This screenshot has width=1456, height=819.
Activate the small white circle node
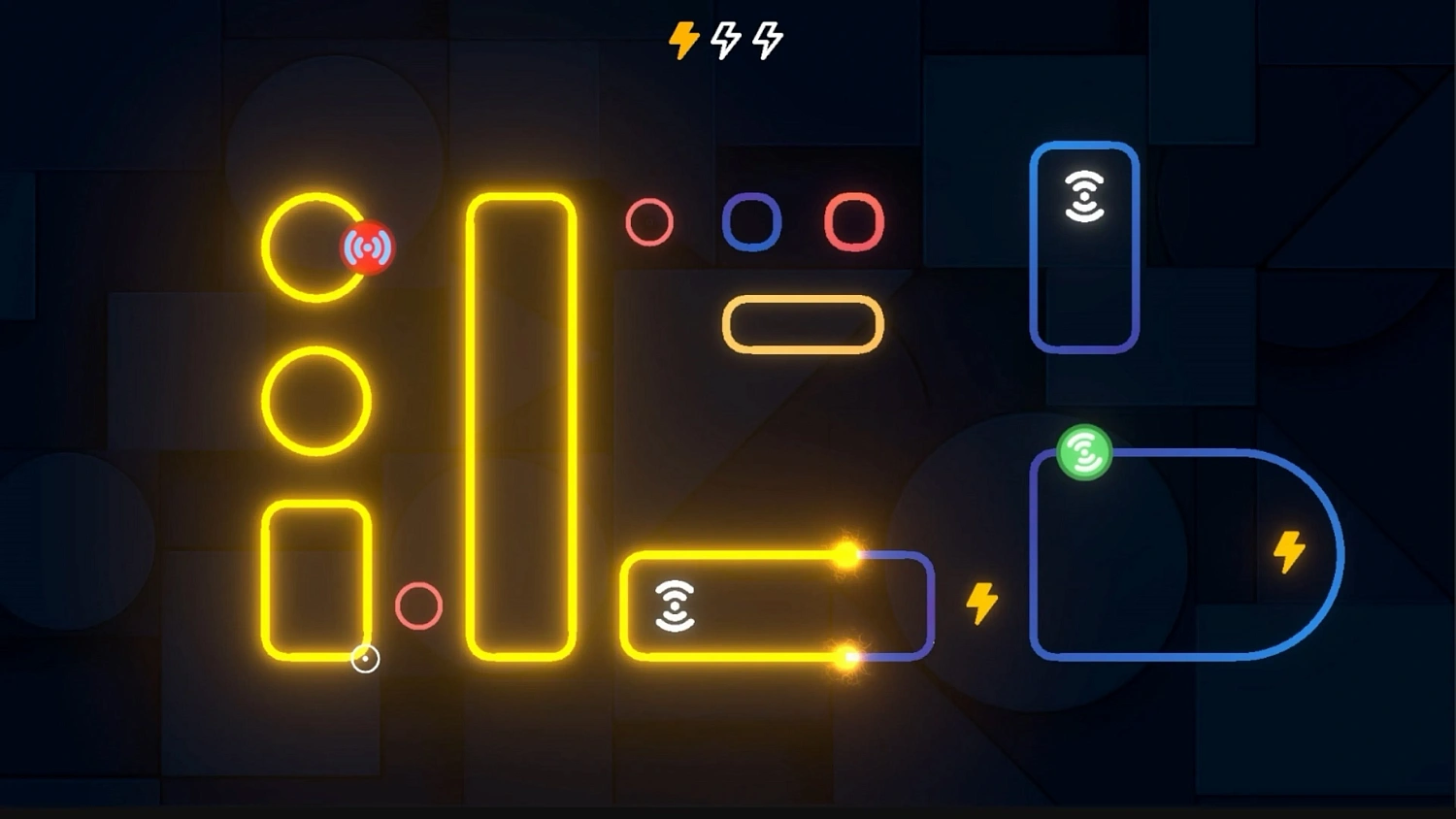point(365,658)
